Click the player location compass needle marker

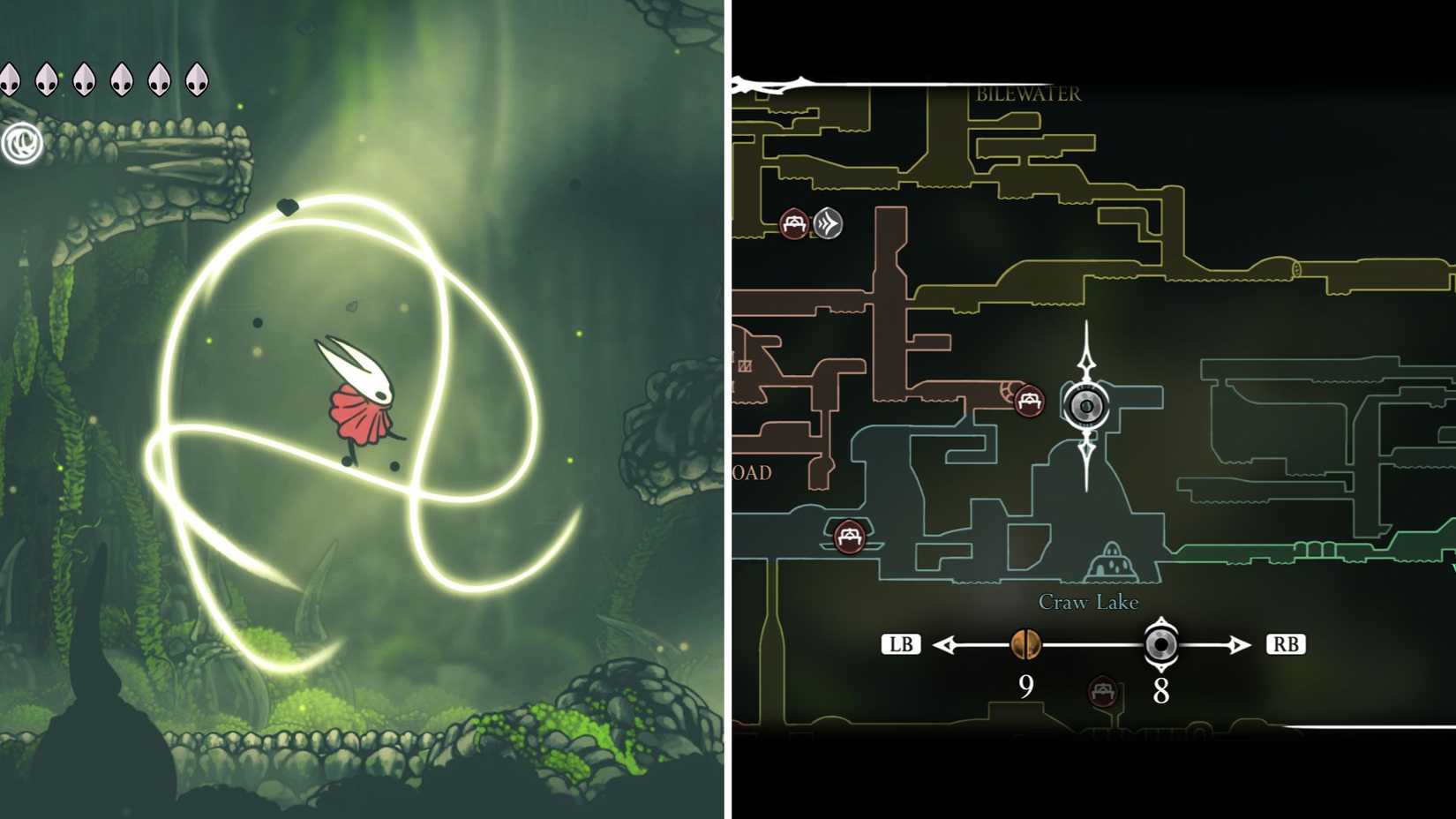coord(1087,406)
